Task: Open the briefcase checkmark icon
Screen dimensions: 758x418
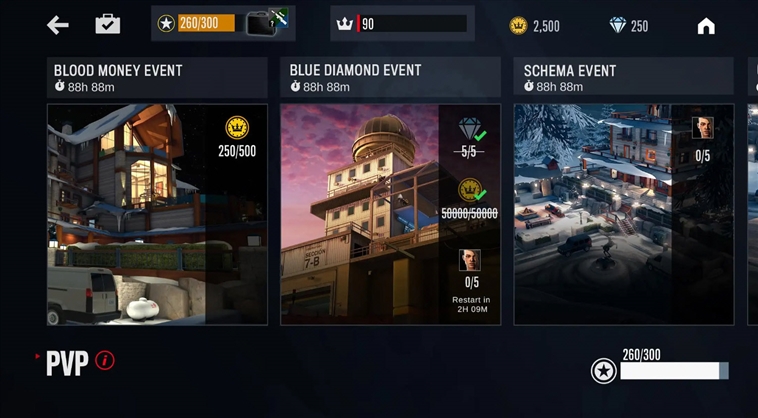Action: pos(108,24)
